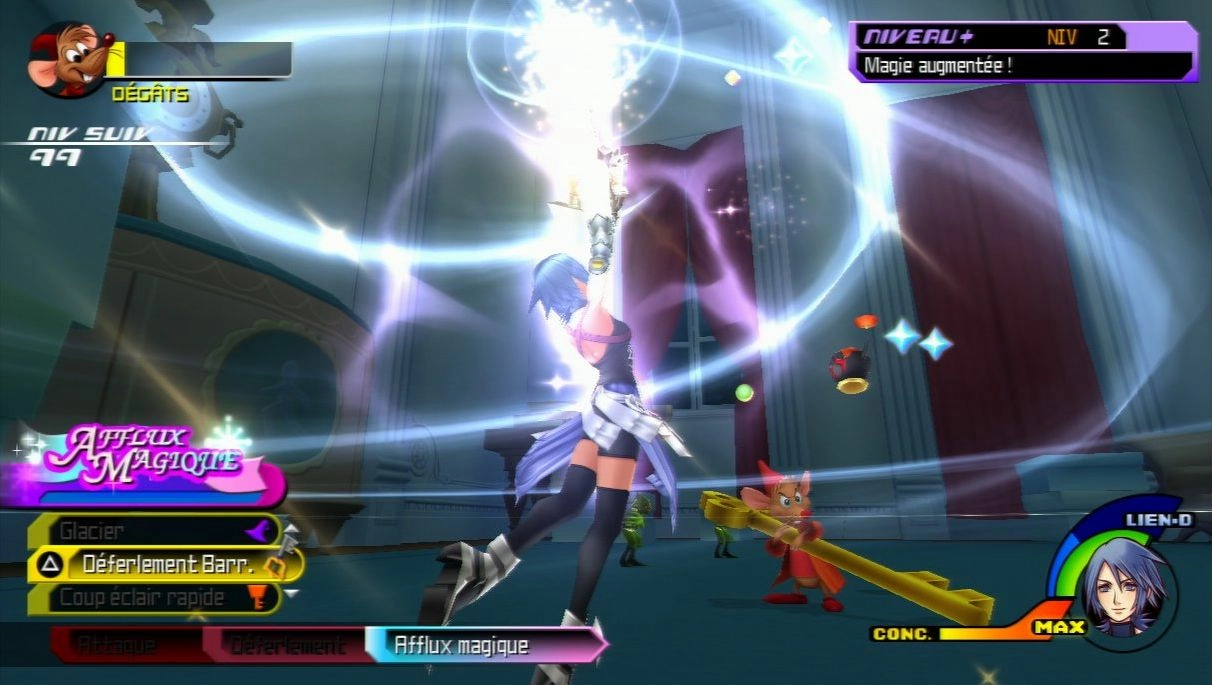
Task: Select the Coup éclair rapide command
Action: tap(152, 598)
